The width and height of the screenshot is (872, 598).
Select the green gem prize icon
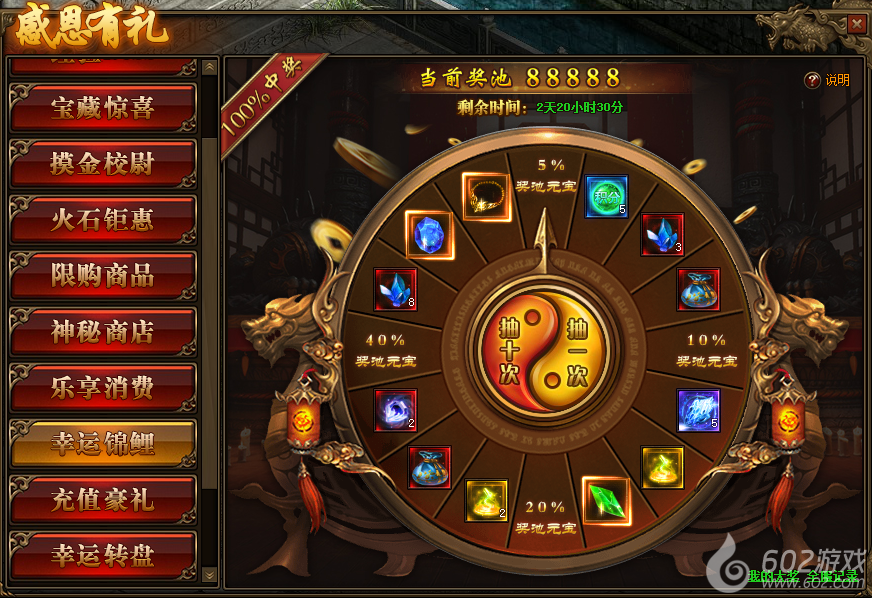[x=606, y=501]
